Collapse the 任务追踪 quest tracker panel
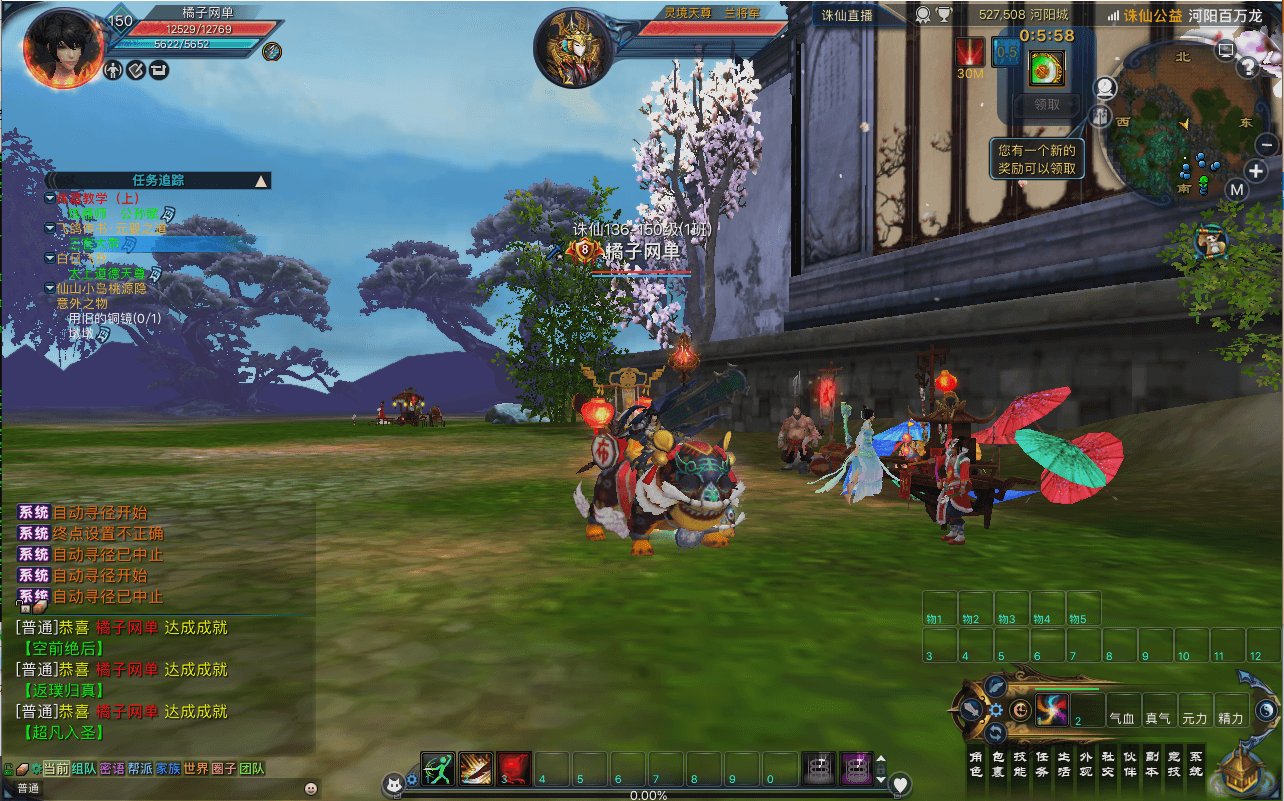The image size is (1284, 801). (261, 181)
